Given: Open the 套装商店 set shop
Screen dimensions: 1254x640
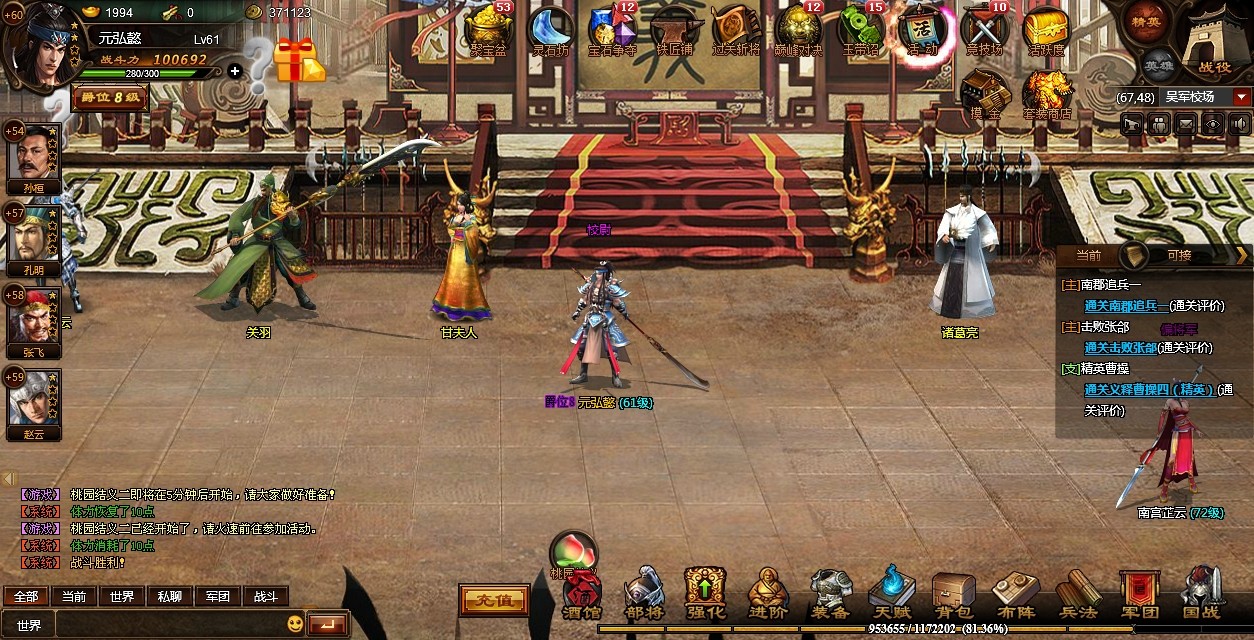Looking at the screenshot, I should (x=1047, y=94).
